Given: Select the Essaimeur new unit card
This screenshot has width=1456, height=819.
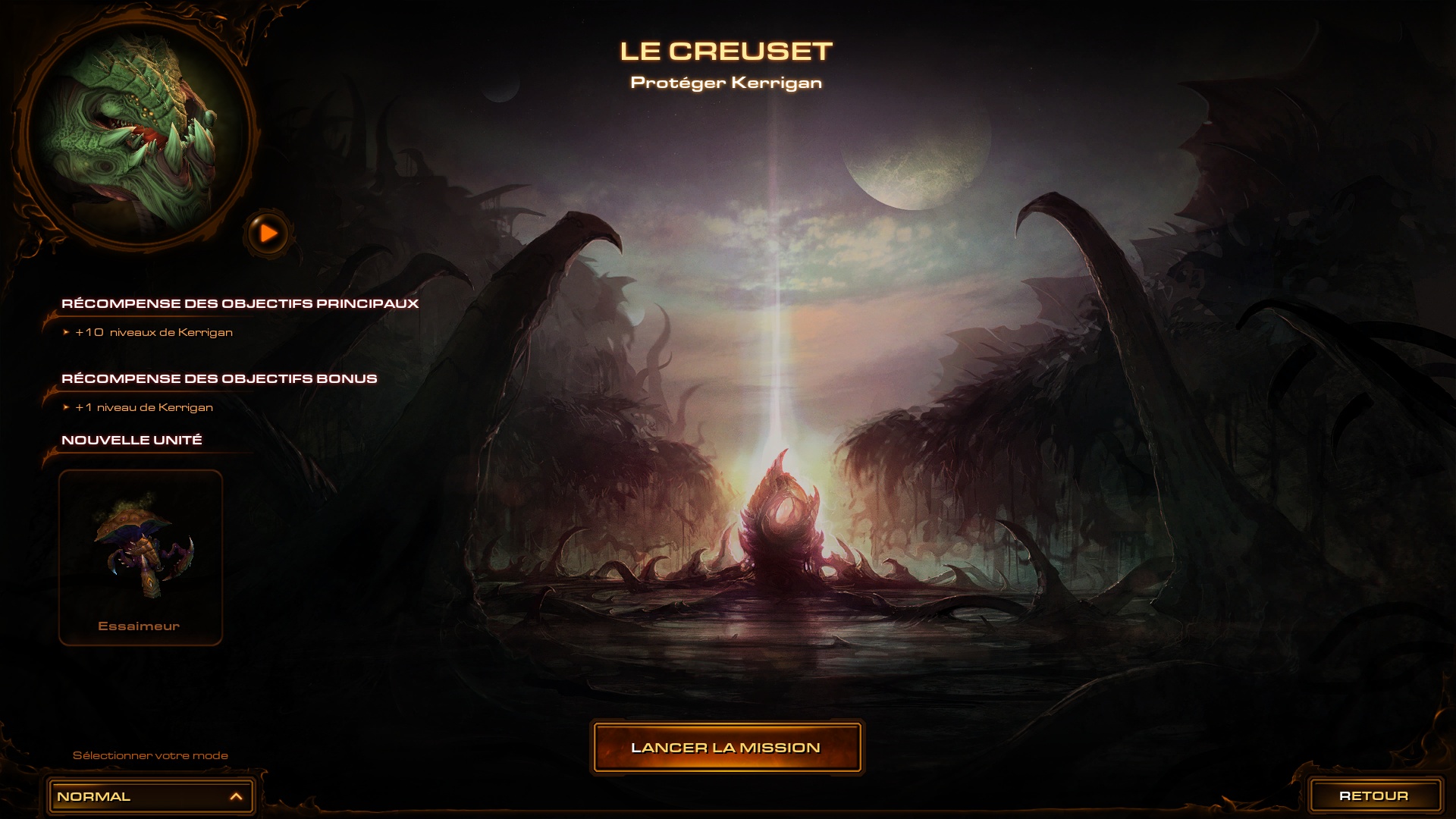Looking at the screenshot, I should 141,557.
